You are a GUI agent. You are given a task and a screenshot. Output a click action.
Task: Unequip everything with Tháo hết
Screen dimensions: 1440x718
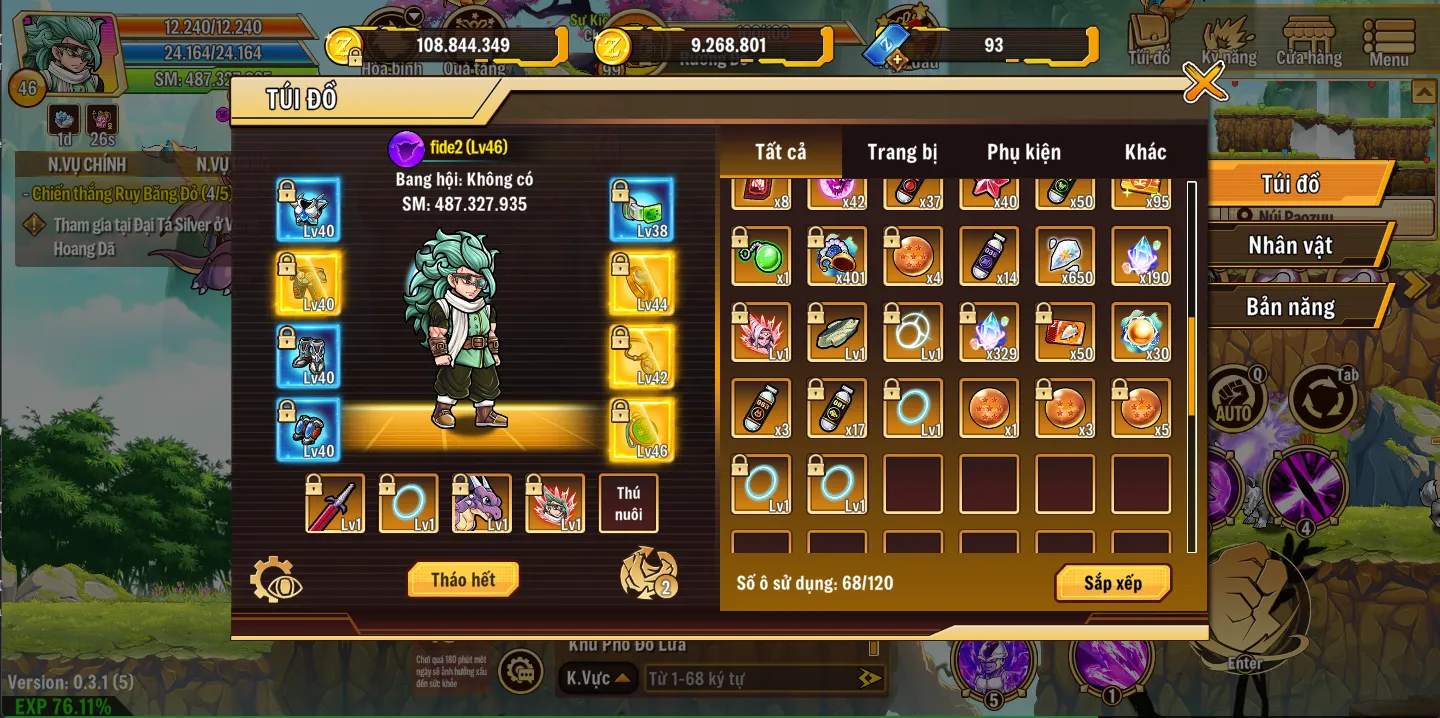click(x=463, y=580)
